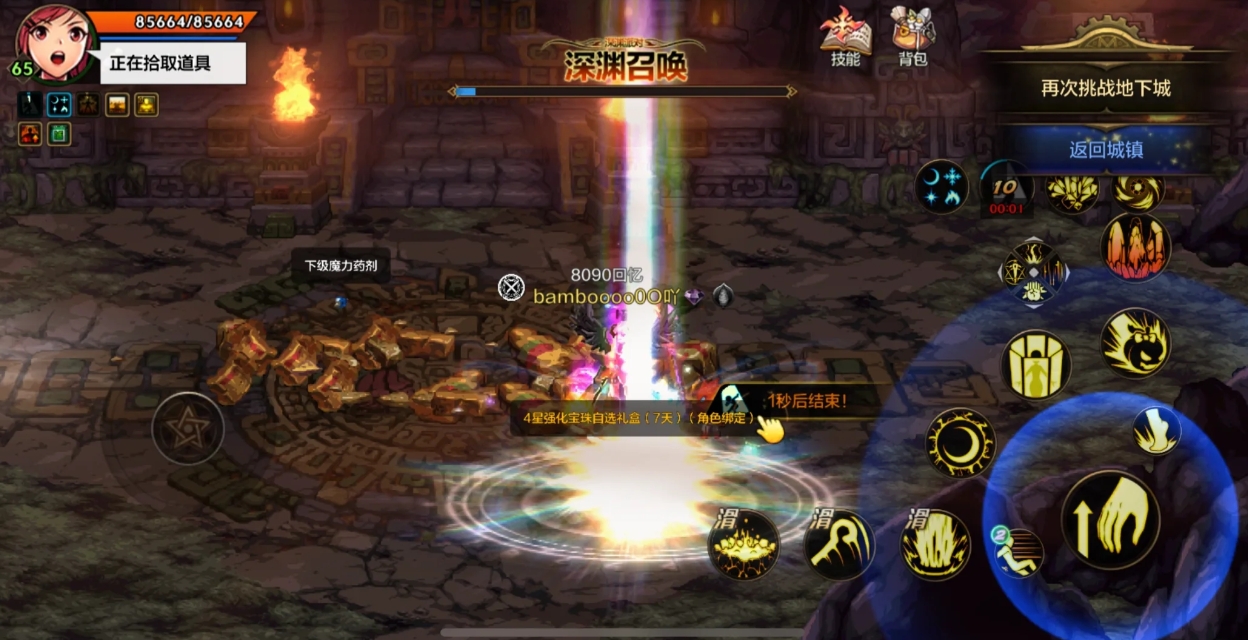Tap the pentagram star button
This screenshot has width=1248, height=640.
187,427
